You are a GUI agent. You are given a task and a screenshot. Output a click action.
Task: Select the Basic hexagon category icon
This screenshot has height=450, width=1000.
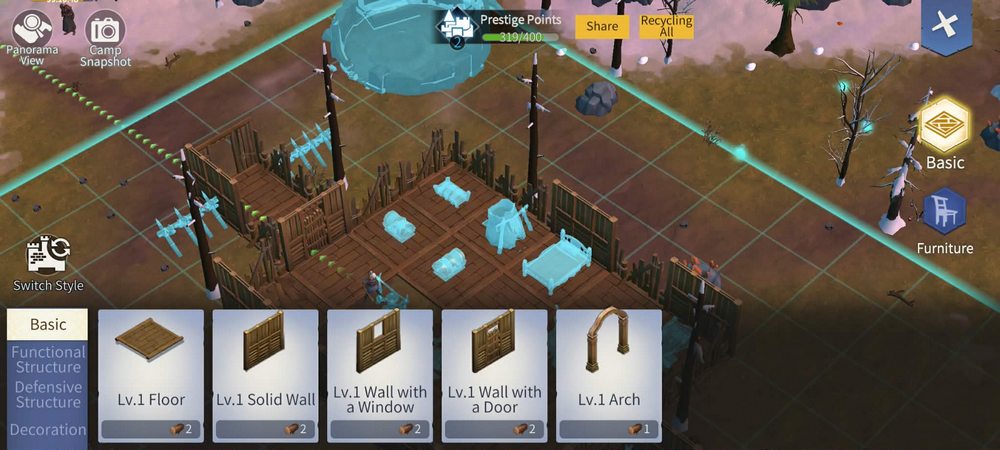click(944, 128)
